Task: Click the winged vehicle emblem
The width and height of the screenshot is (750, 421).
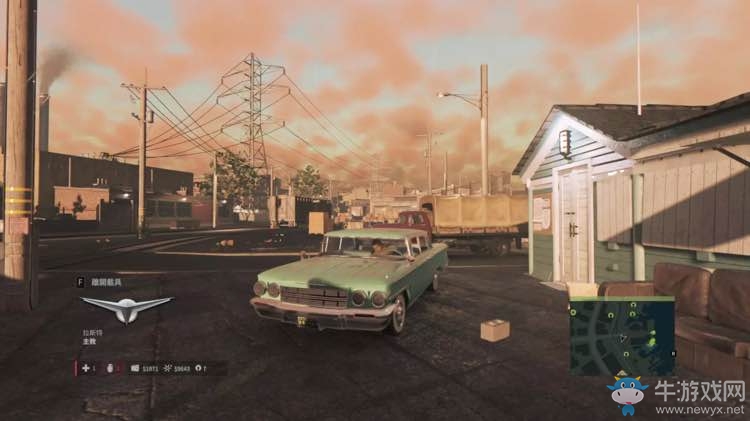Action: click(x=126, y=309)
